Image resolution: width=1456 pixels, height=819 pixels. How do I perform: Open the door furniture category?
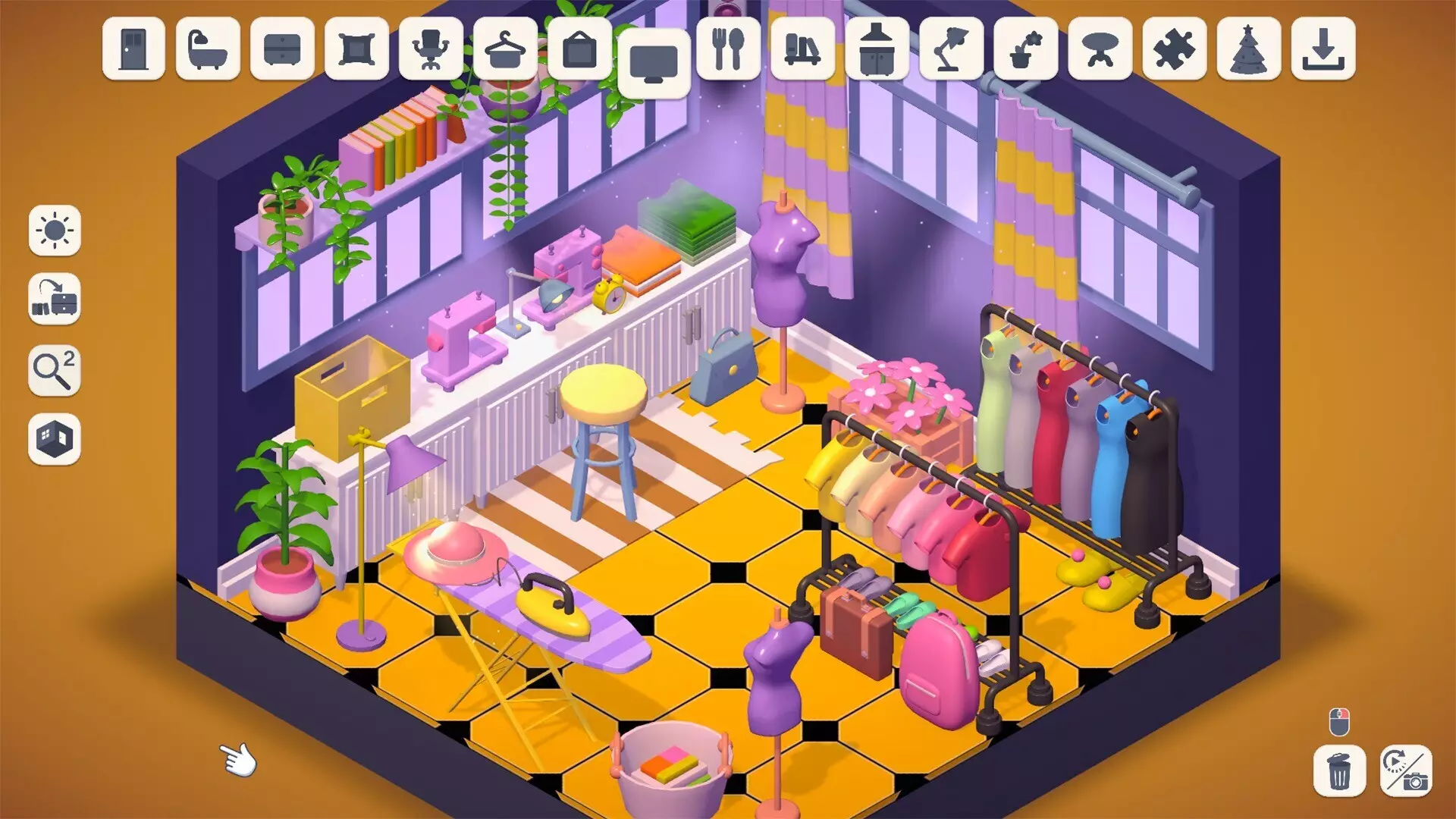pos(135,52)
